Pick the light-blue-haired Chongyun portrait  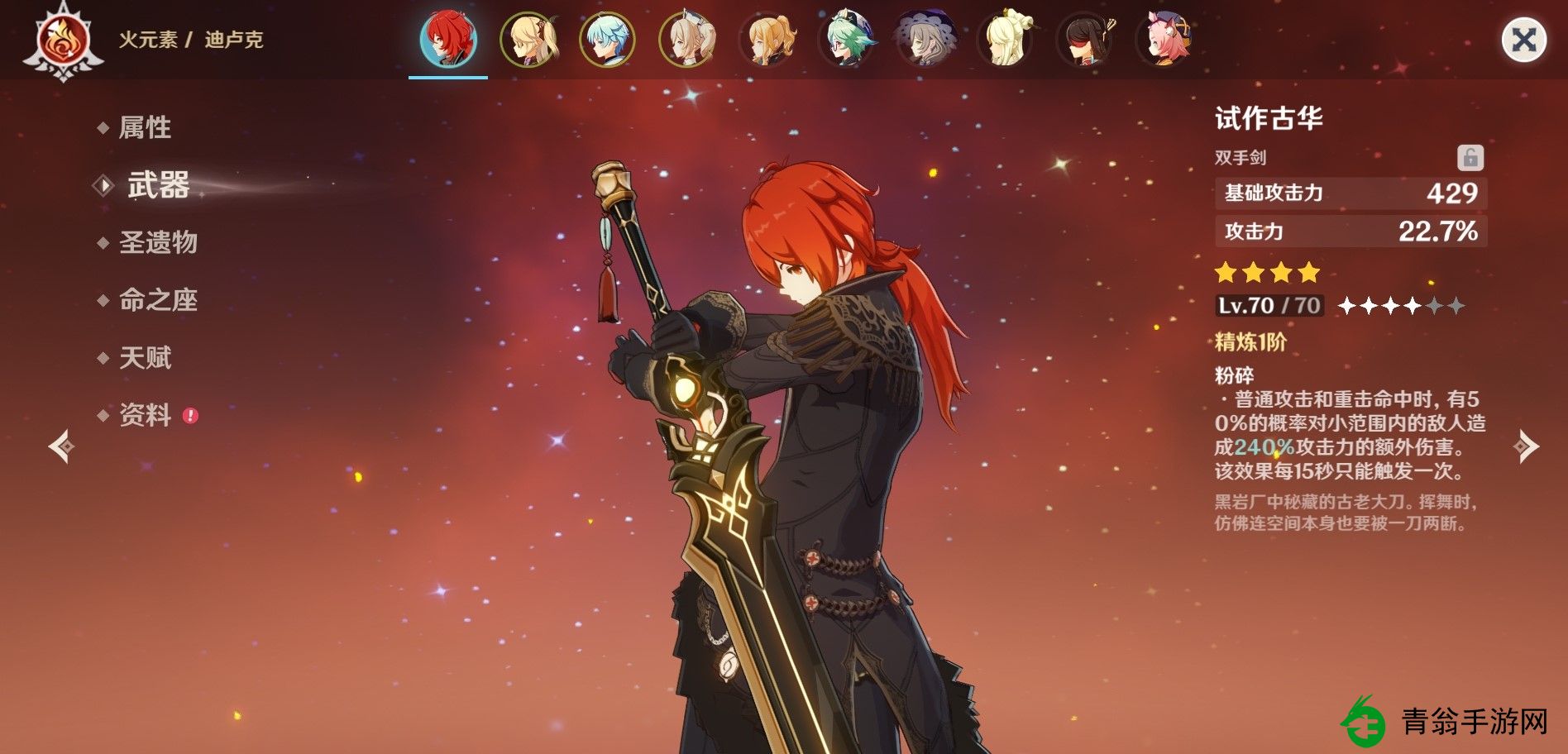coord(607,39)
